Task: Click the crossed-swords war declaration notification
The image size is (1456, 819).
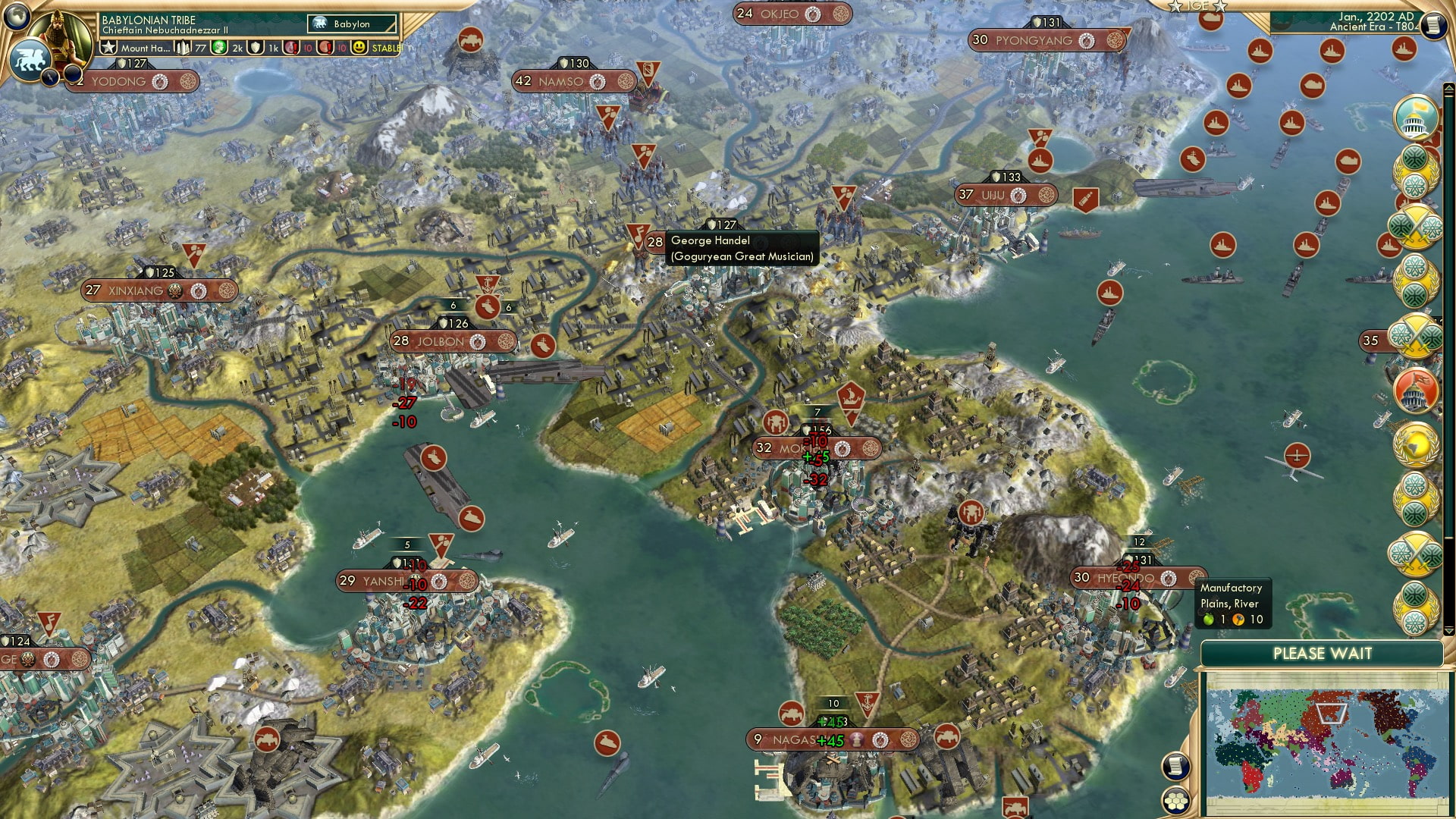Action: (x=1417, y=224)
